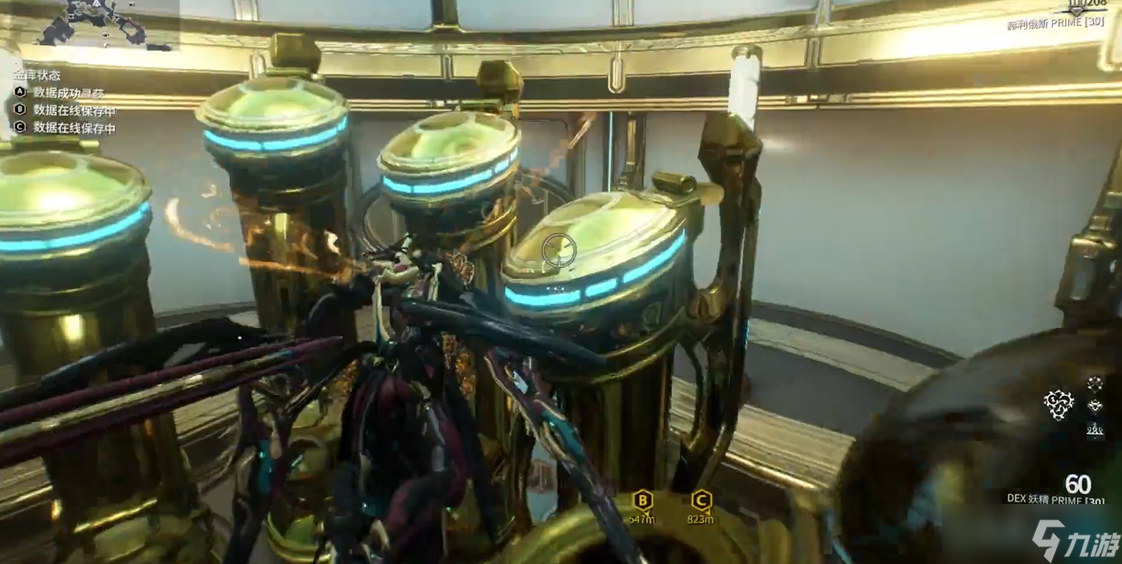Activate the large selected warframe ability icon
This screenshot has height=564, width=1122.
click(x=1059, y=404)
